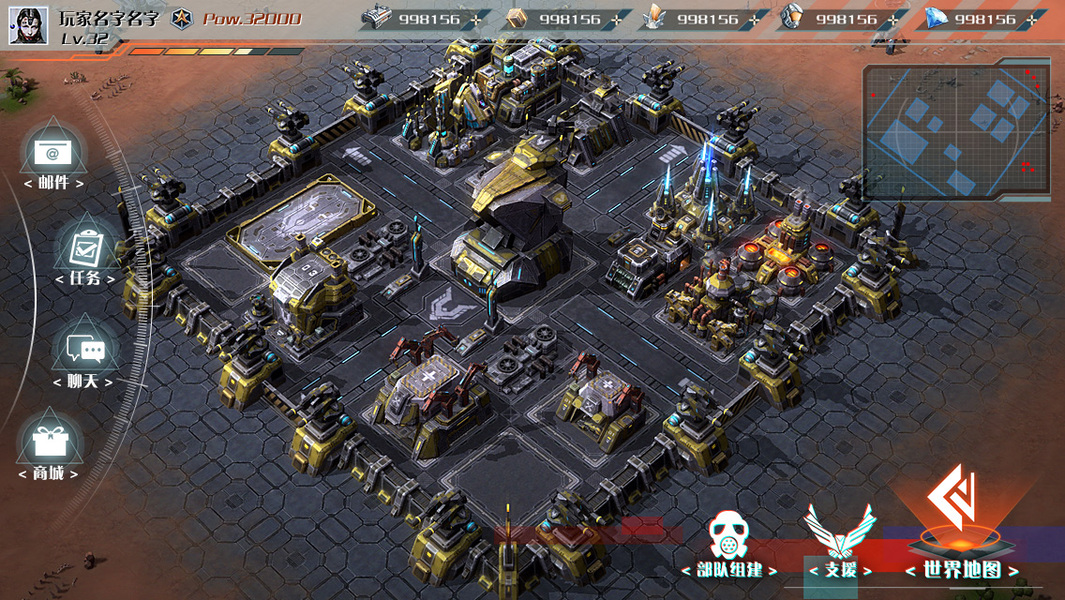The image size is (1065, 600).
Task: Click the base minimap
Action: (957, 130)
